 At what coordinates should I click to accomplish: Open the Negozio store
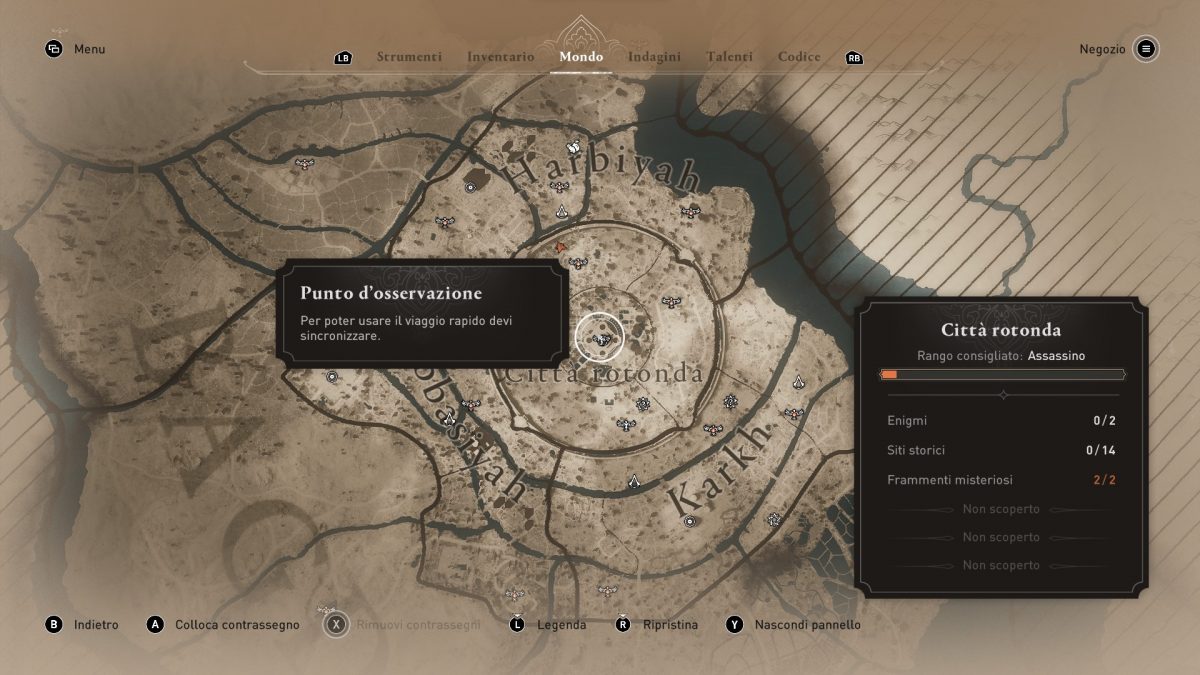(1146, 49)
